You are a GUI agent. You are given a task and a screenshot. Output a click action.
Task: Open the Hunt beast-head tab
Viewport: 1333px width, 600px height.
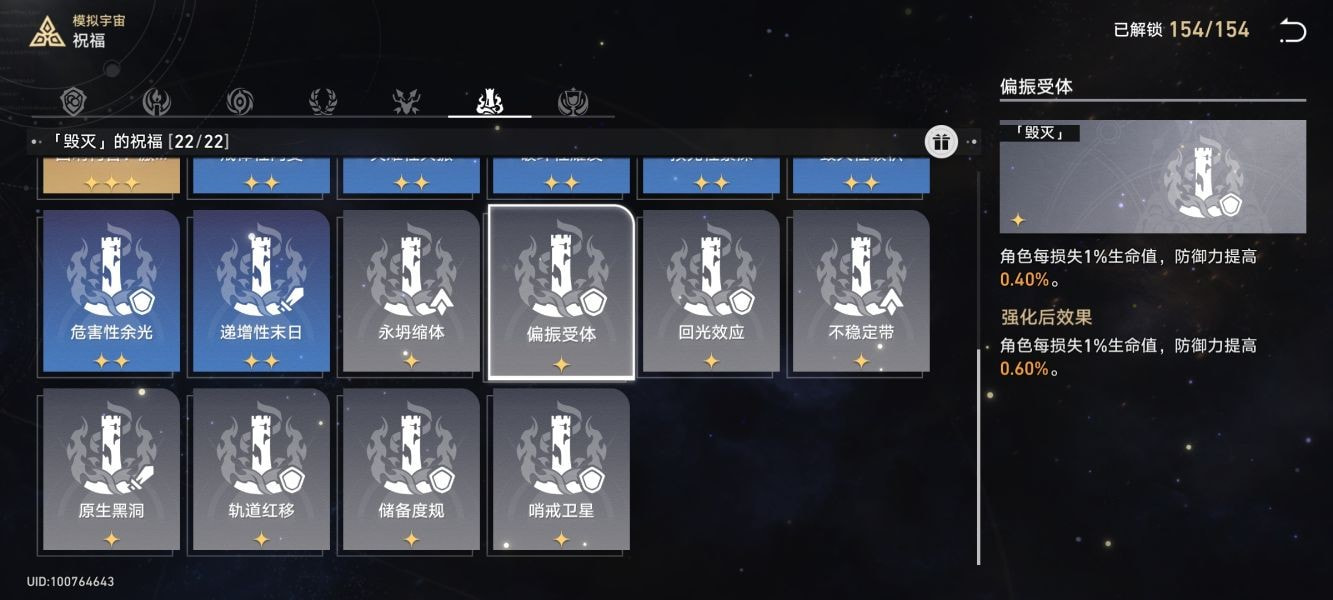(x=406, y=101)
